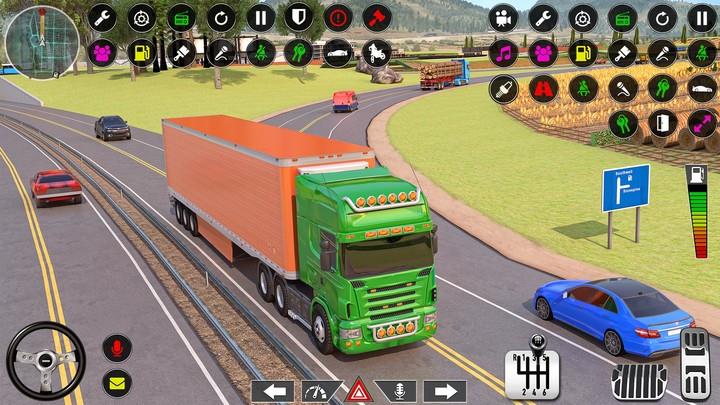Activate the red hammer icon
720x405 pixels.
(x=376, y=17)
